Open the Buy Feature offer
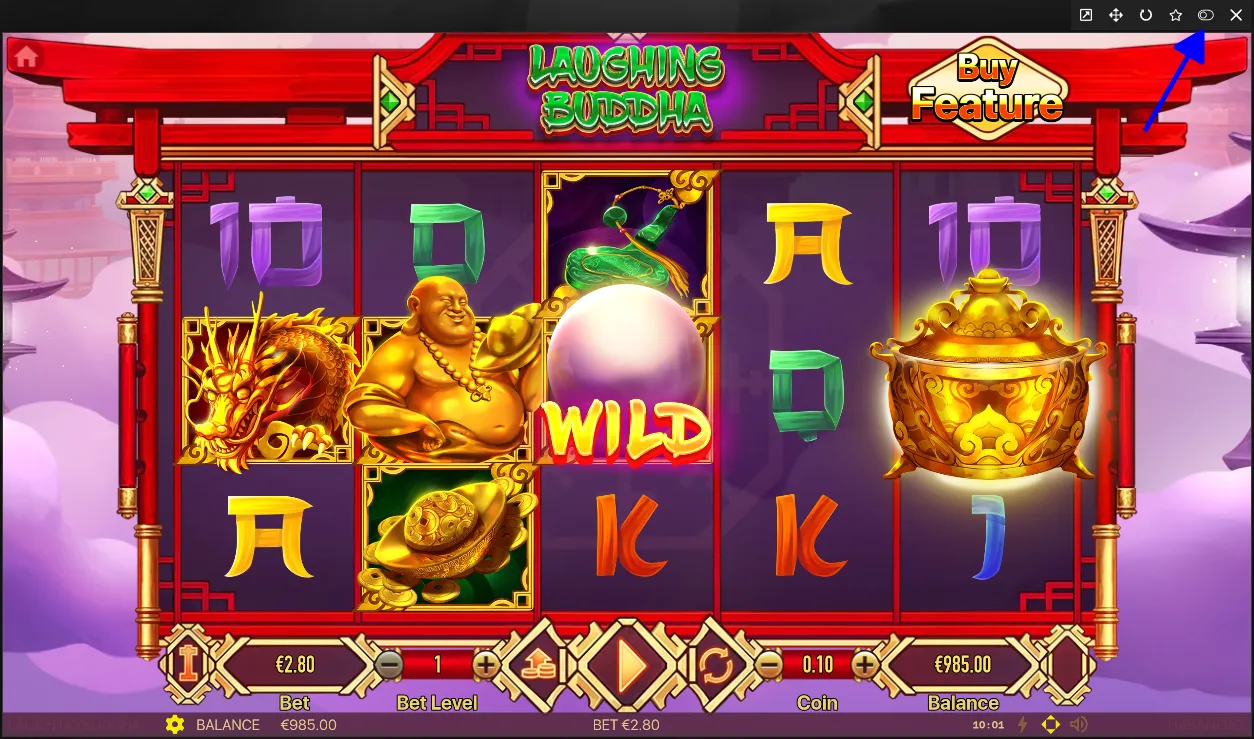This screenshot has width=1254, height=739. pos(986,88)
